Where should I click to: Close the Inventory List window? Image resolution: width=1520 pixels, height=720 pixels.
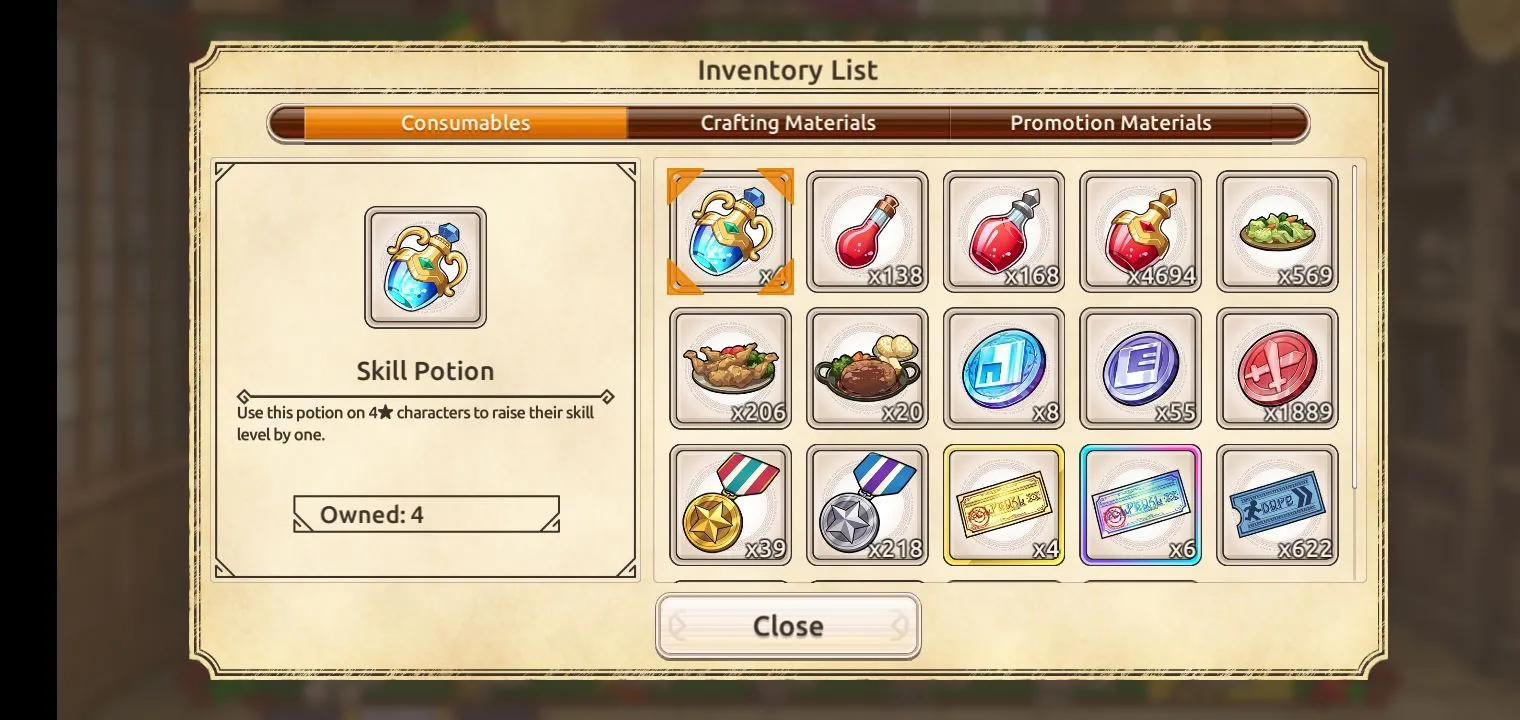788,626
